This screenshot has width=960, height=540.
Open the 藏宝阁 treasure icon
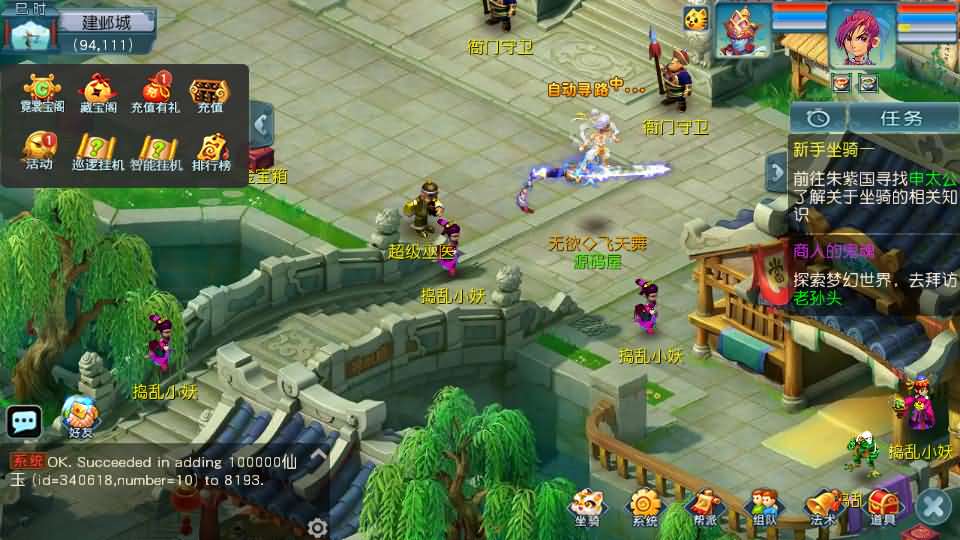coord(97,92)
